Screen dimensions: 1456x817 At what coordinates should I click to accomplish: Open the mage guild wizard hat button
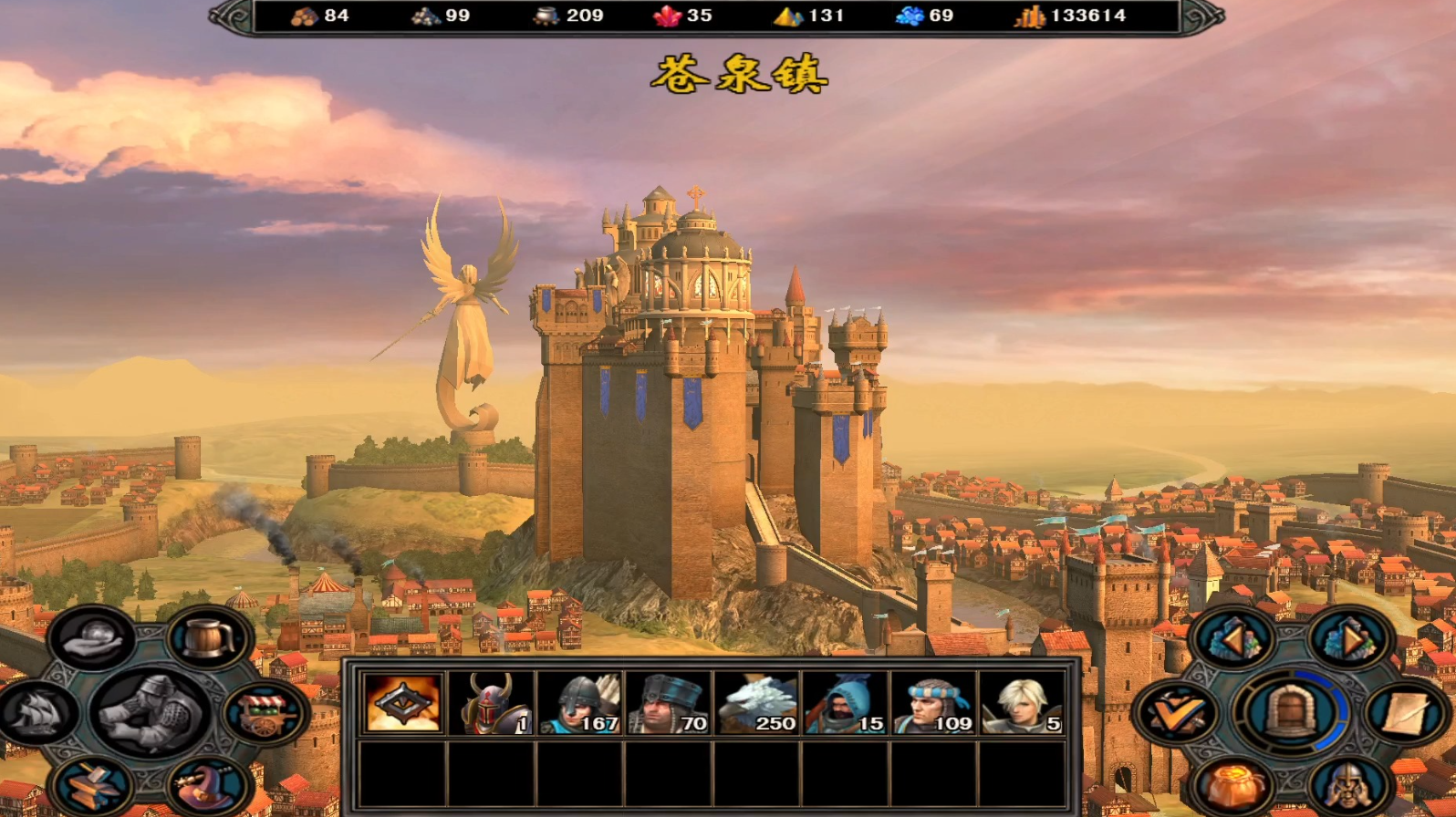tap(209, 786)
